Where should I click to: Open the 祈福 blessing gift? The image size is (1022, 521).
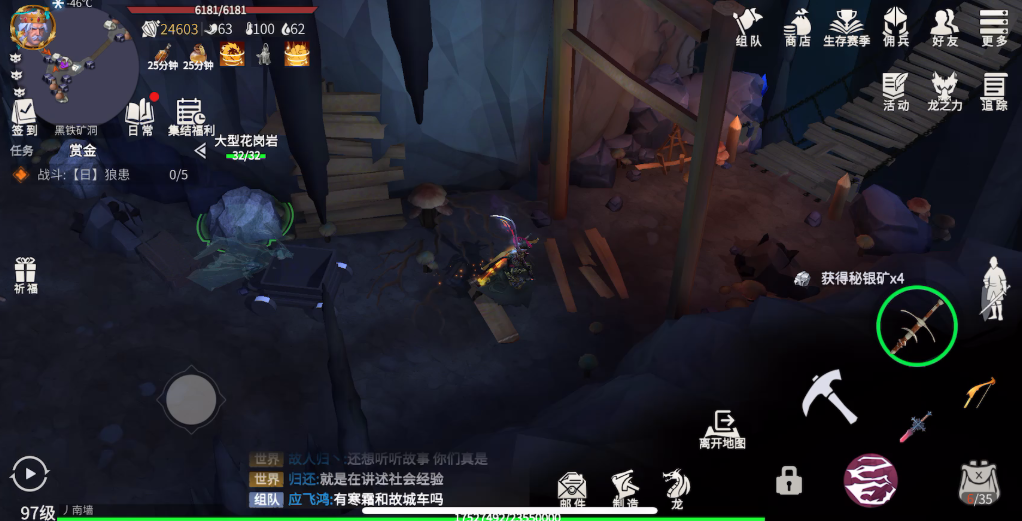click(x=25, y=276)
